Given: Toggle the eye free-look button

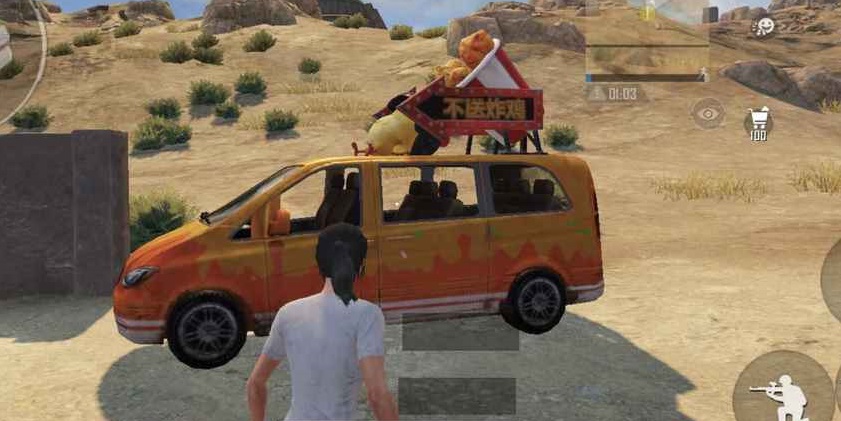Looking at the screenshot, I should click(708, 113).
